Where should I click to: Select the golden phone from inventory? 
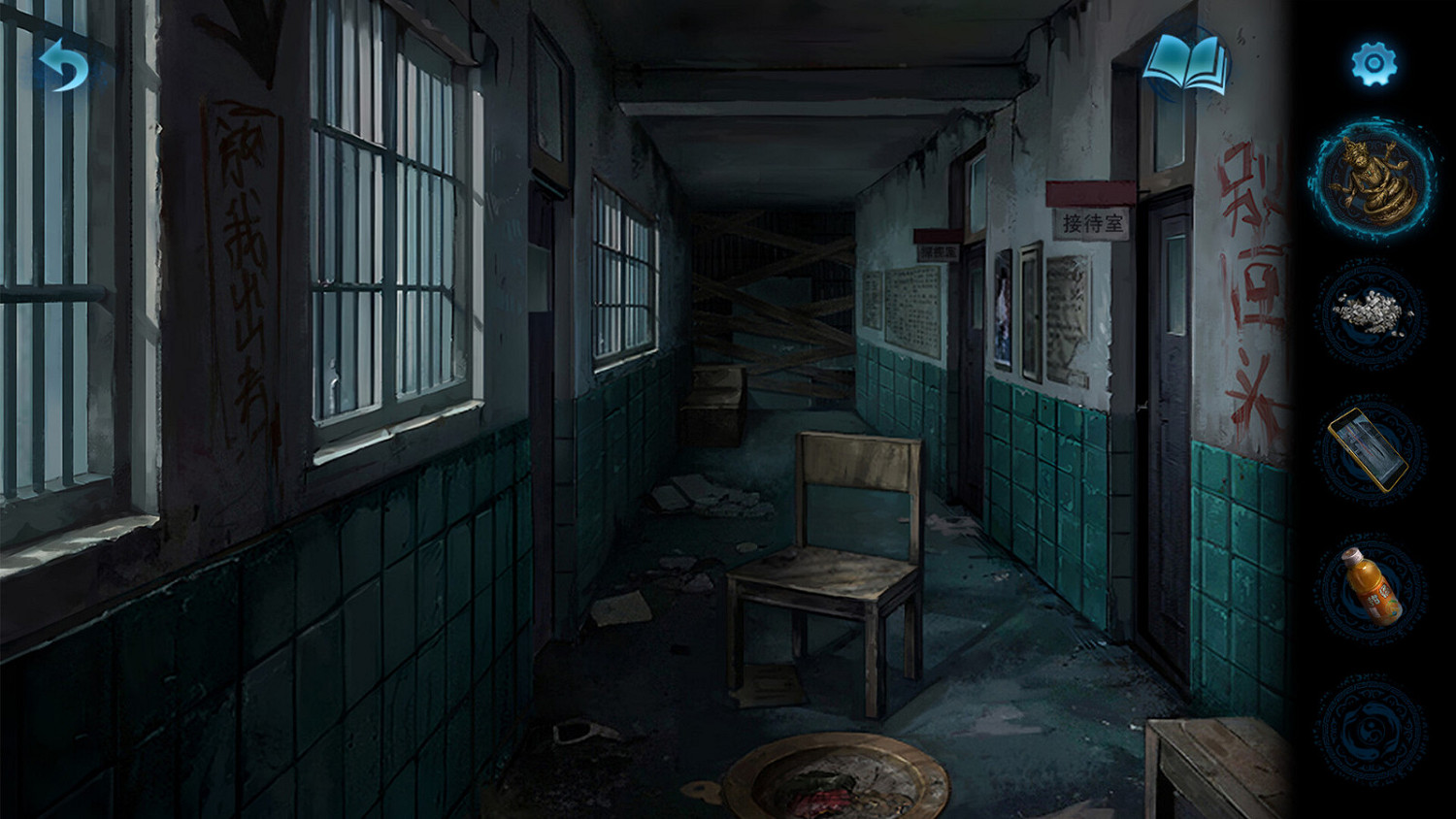point(1369,451)
